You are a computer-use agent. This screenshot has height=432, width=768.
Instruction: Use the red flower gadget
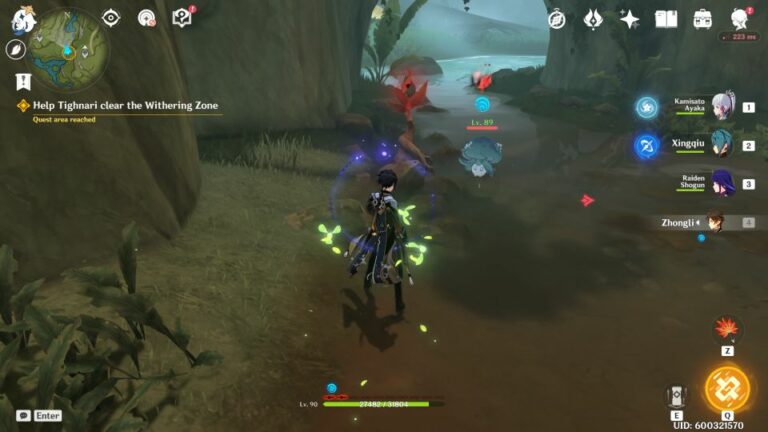(727, 329)
